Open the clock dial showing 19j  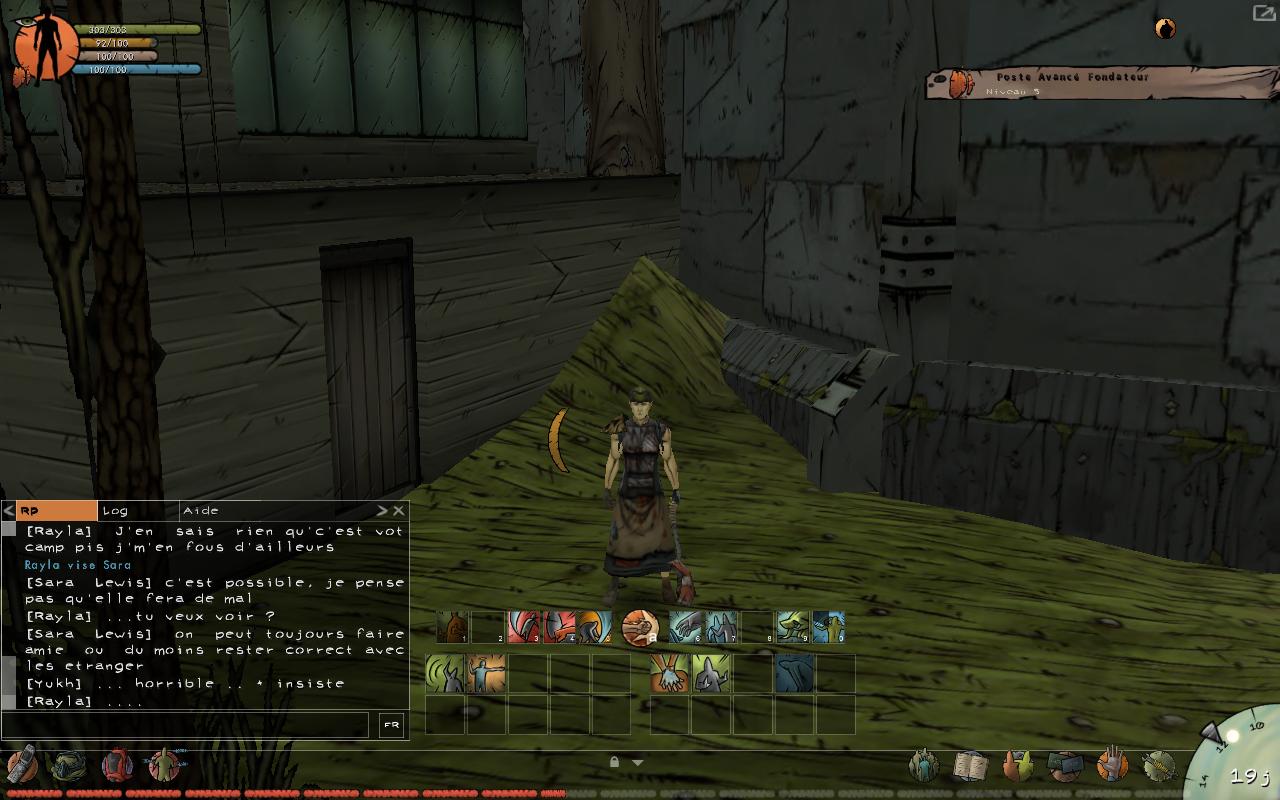tap(1238, 760)
